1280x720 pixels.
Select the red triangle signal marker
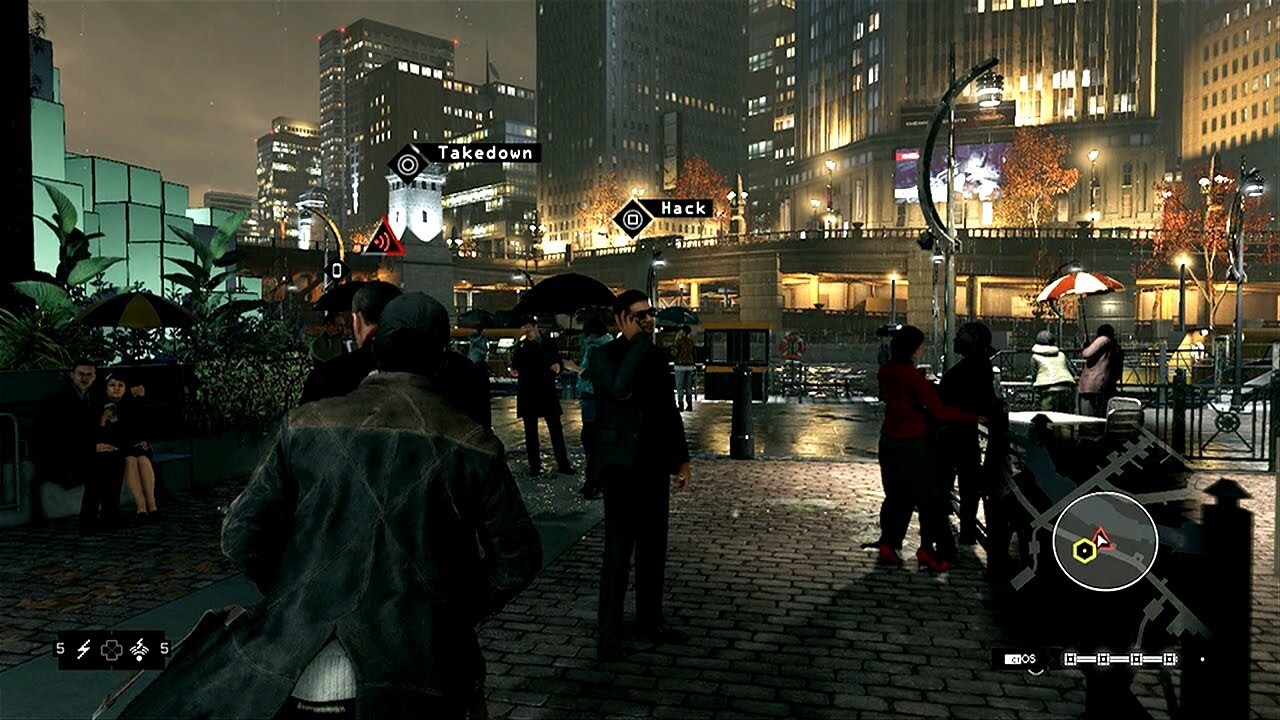[x=384, y=238]
